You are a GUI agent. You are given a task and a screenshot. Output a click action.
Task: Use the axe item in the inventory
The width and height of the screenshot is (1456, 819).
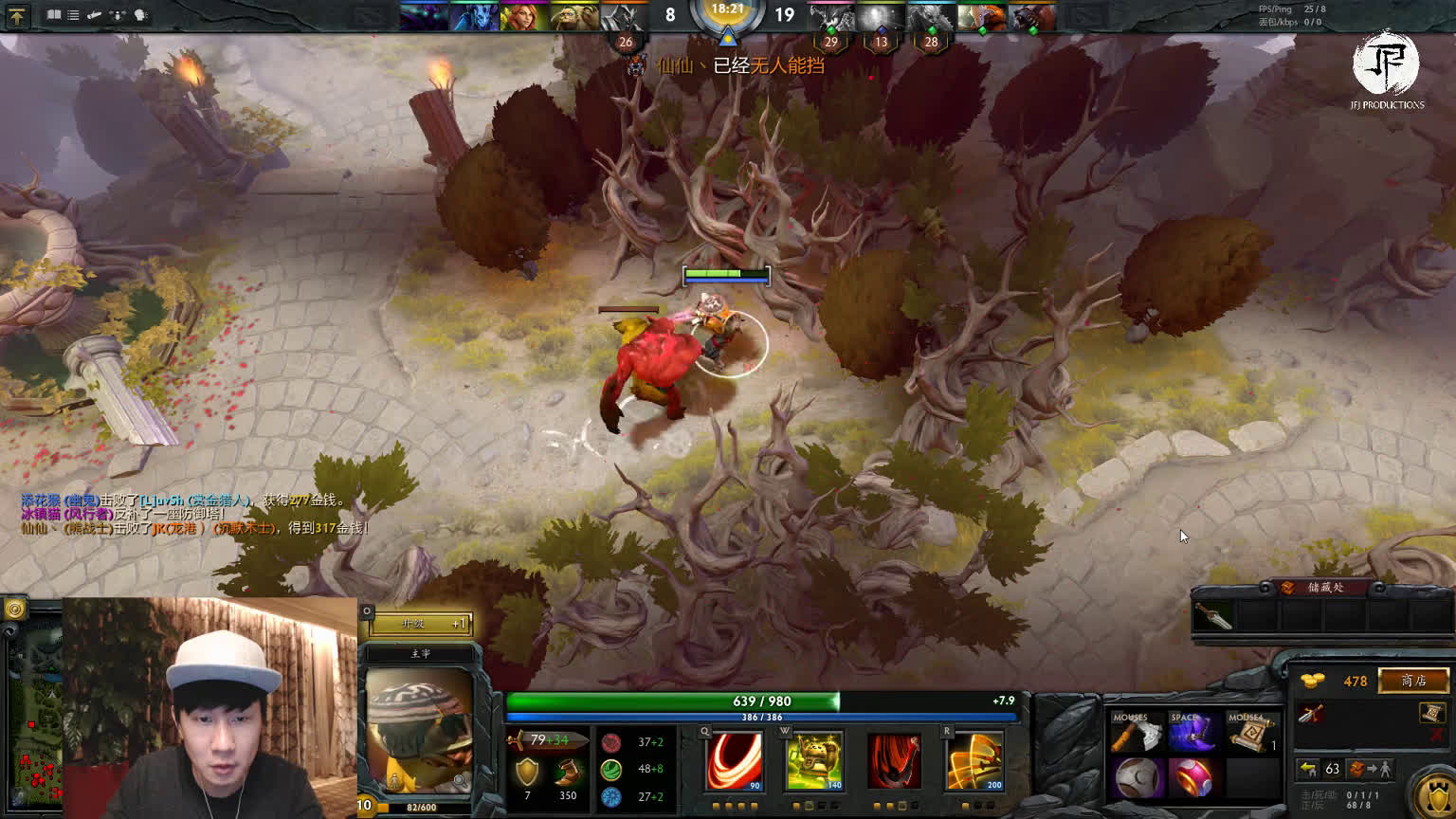[1137, 735]
